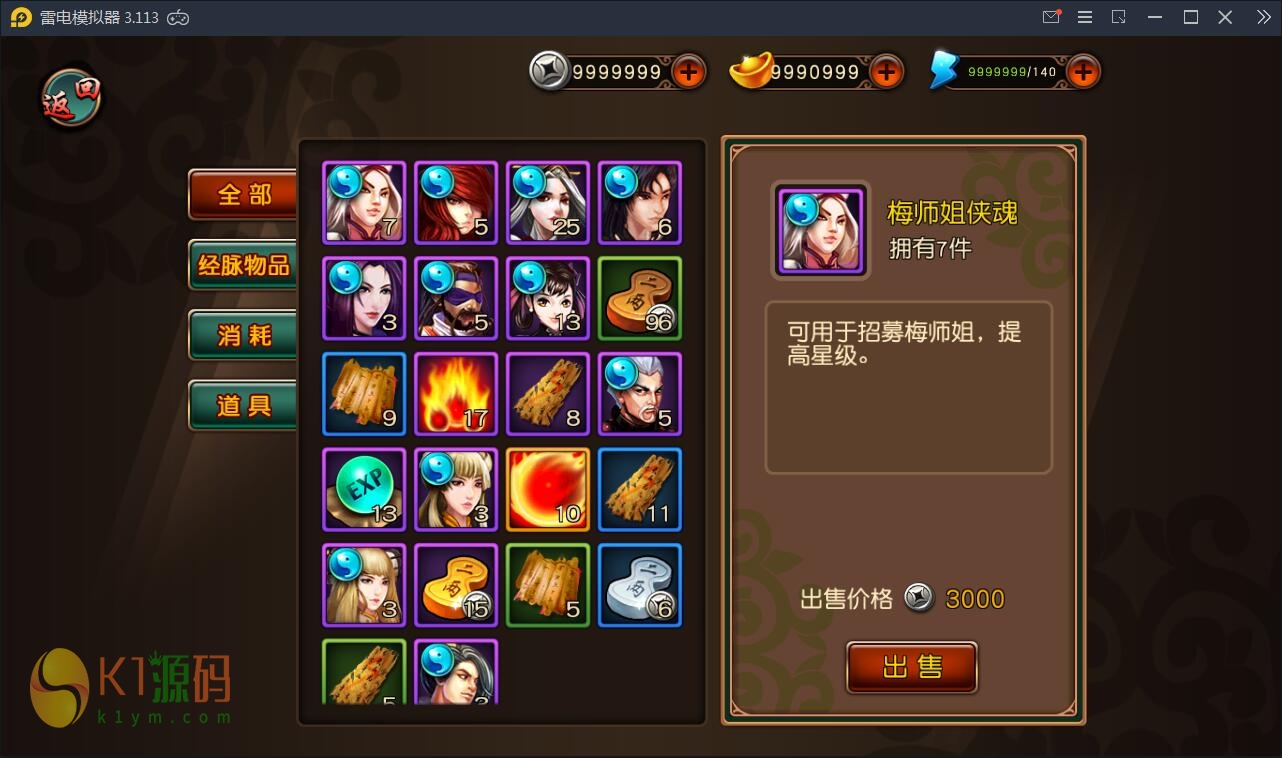Switch to the 经脉物品 category tab

[x=242, y=266]
